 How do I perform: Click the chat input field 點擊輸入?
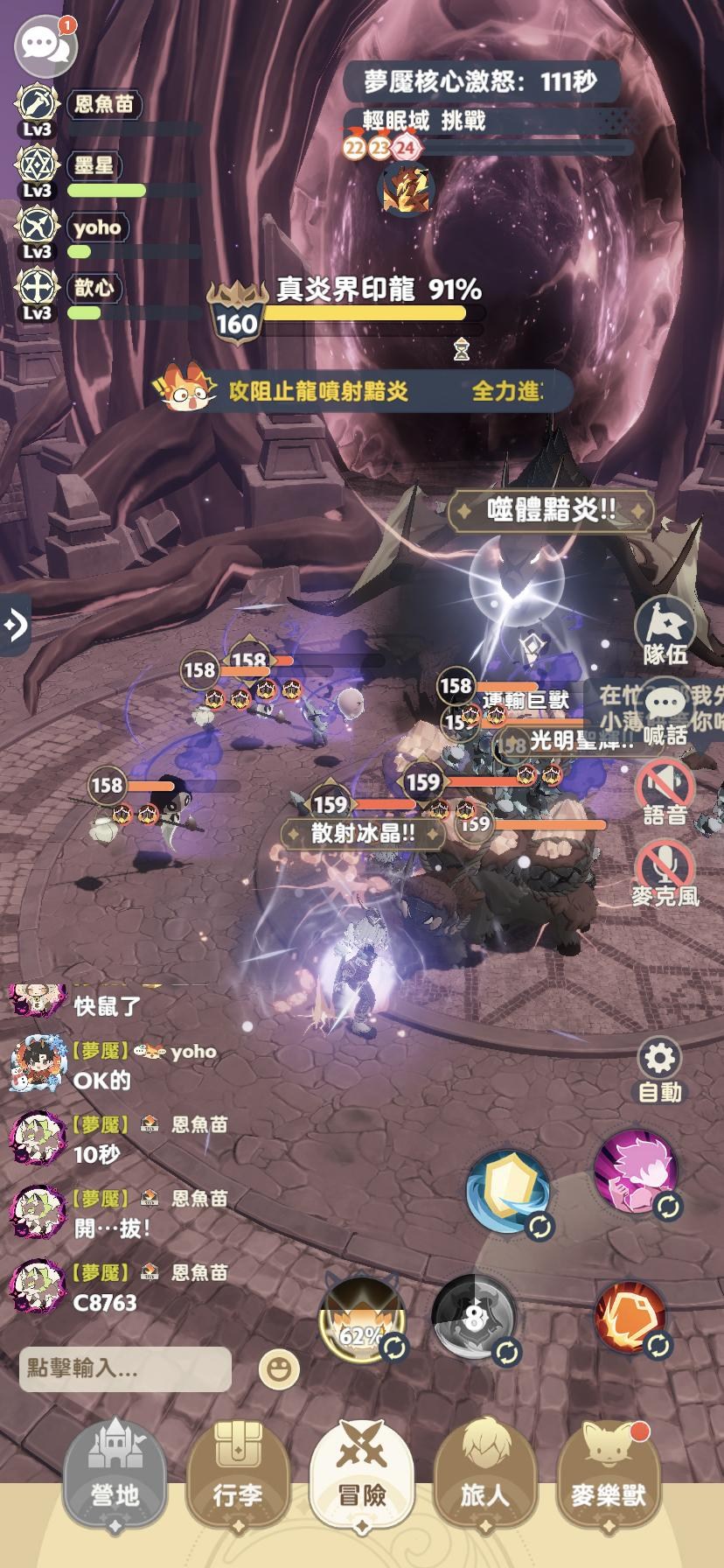click(x=125, y=1368)
